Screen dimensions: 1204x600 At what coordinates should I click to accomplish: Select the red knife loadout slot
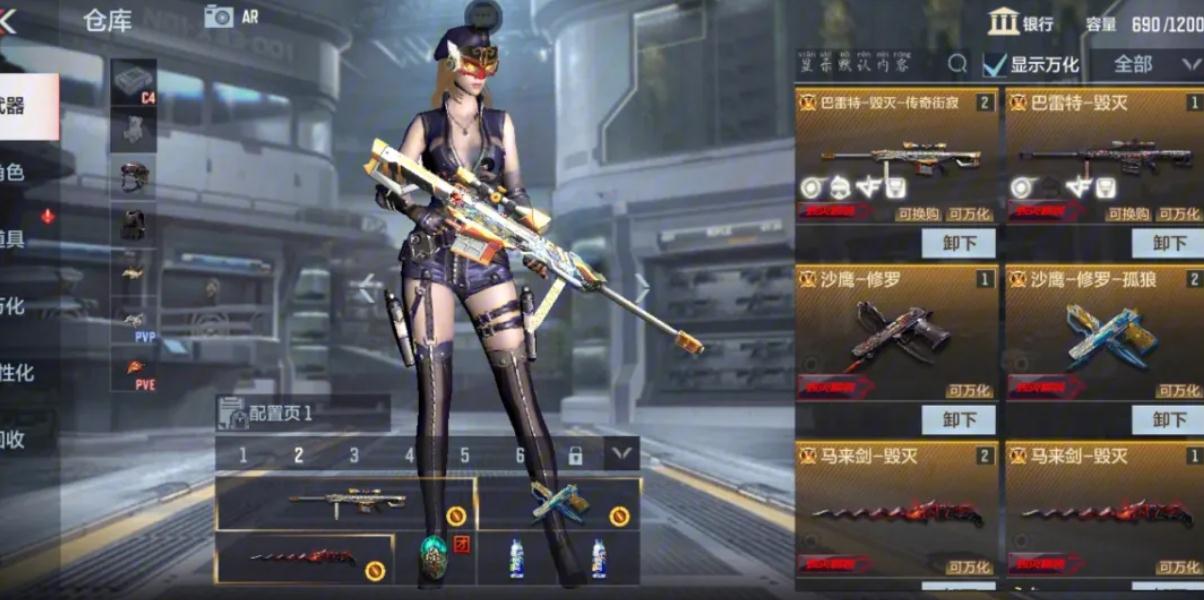pos(304,558)
